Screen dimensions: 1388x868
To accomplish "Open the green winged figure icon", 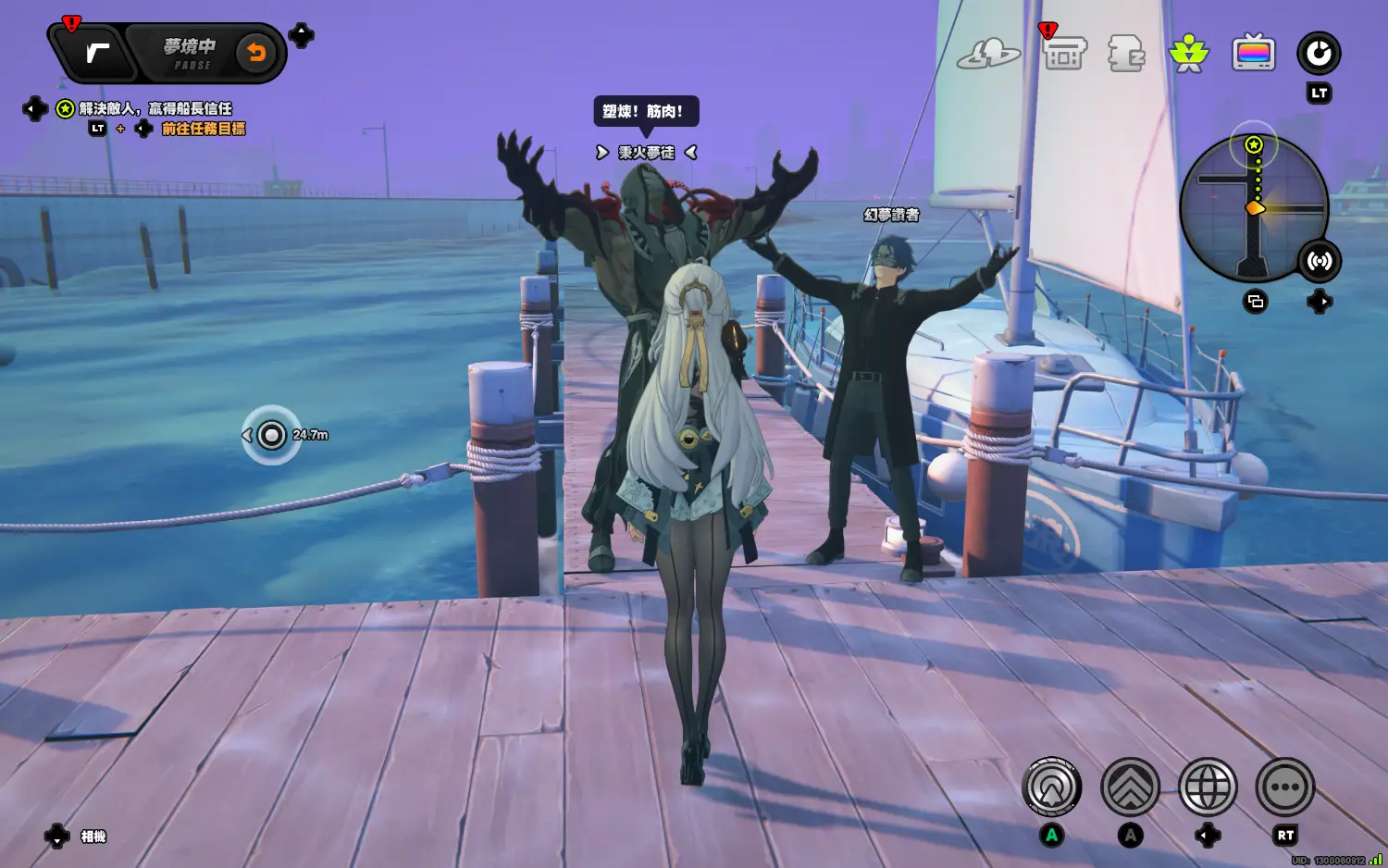I will coord(1189,54).
